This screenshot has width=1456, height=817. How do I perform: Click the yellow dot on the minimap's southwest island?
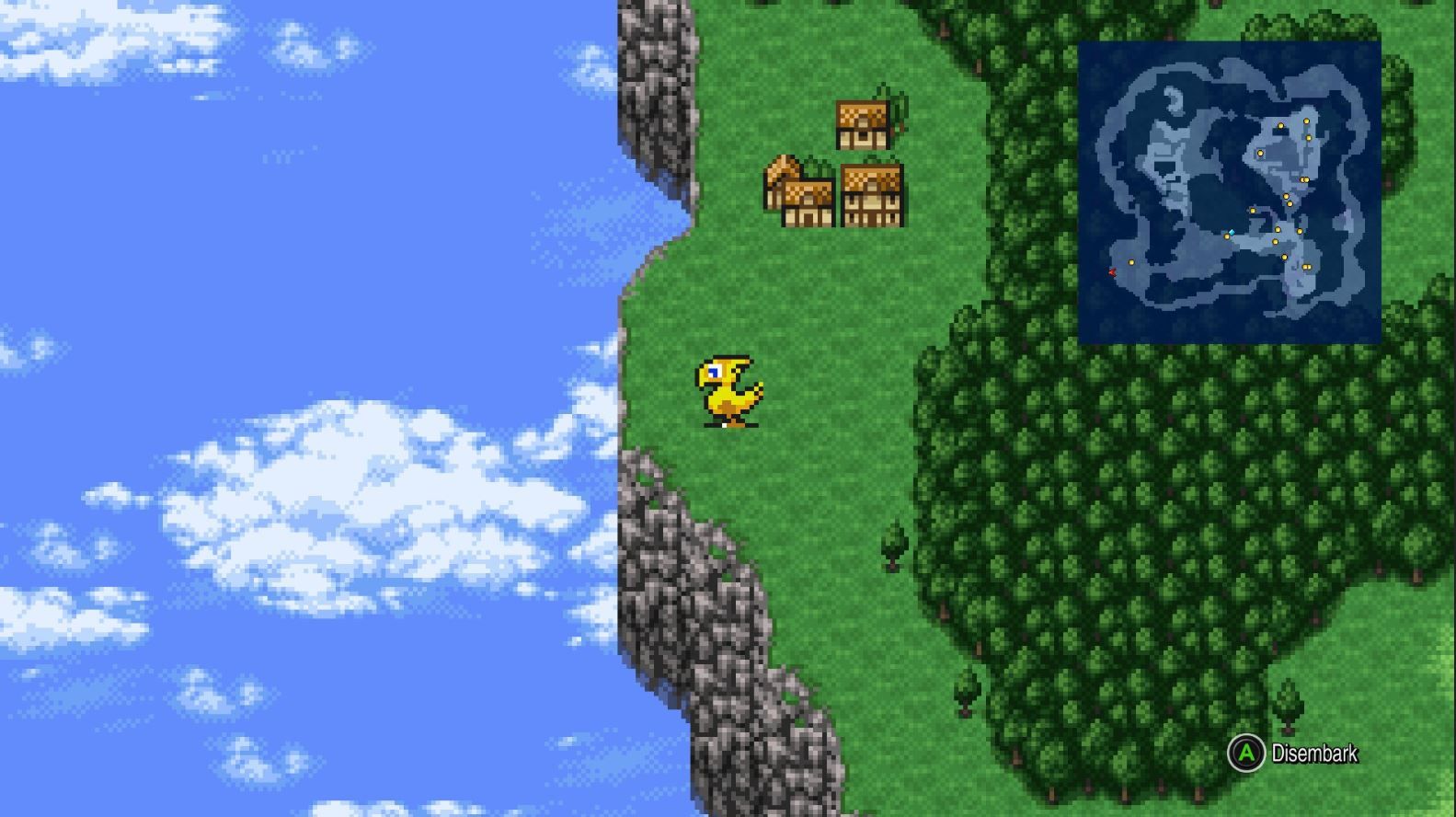pyautogui.click(x=1130, y=262)
